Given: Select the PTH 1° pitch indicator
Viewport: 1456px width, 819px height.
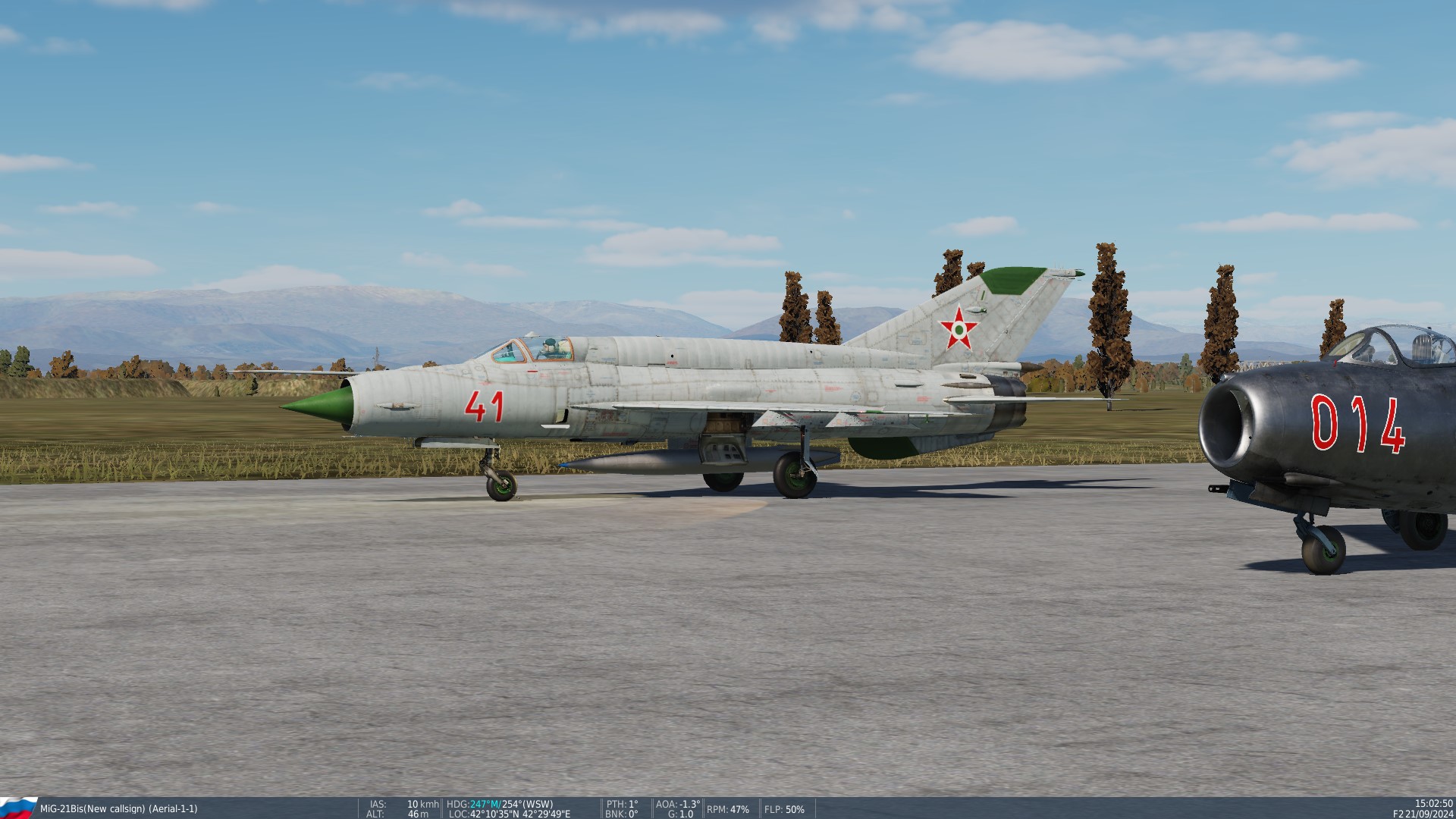Looking at the screenshot, I should pos(621,802).
